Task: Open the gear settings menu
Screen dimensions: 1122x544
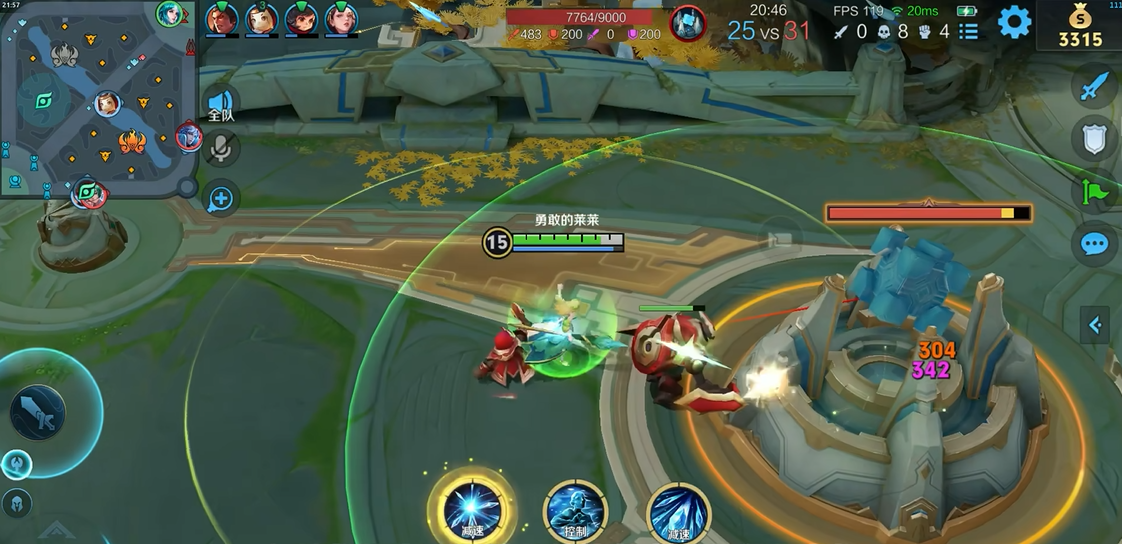Action: click(x=1014, y=21)
